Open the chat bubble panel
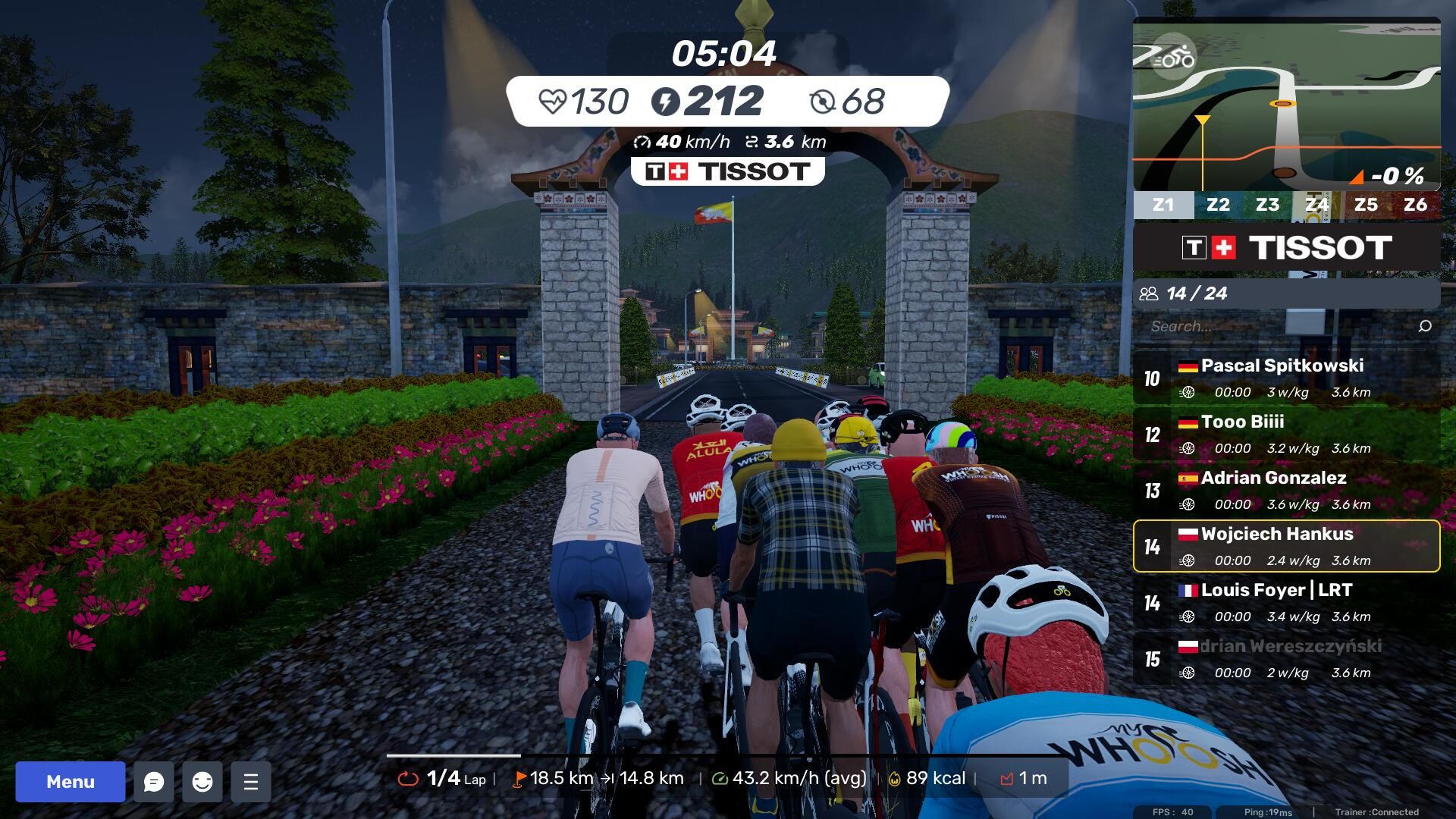Image resolution: width=1456 pixels, height=819 pixels. coord(154,782)
